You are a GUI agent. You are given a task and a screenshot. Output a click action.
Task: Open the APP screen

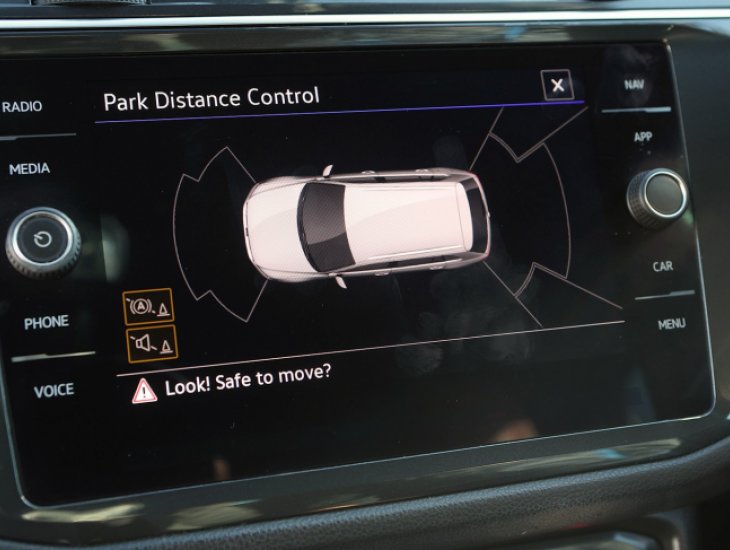tap(643, 137)
